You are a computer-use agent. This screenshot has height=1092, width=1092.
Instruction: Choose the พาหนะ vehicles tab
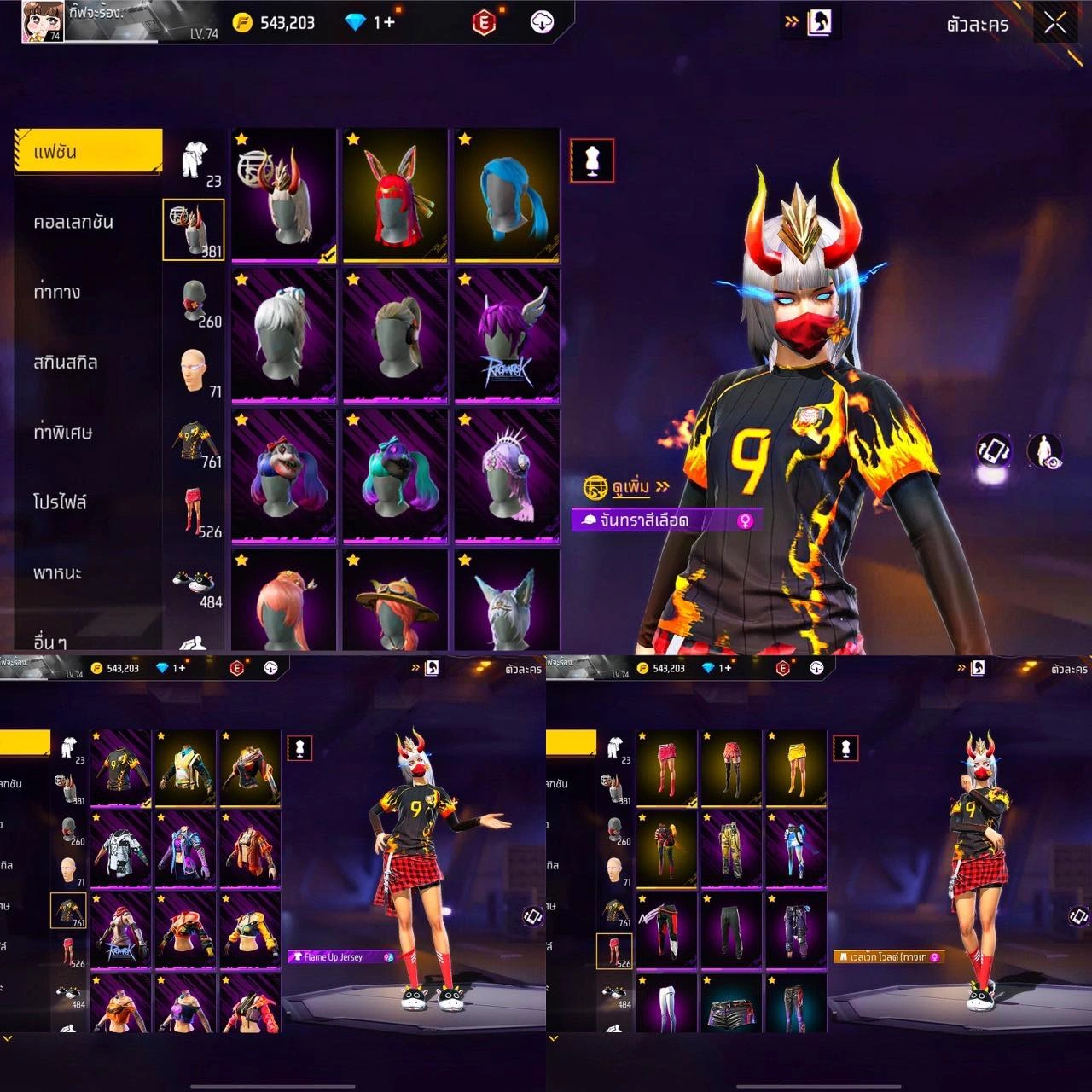tap(57, 572)
